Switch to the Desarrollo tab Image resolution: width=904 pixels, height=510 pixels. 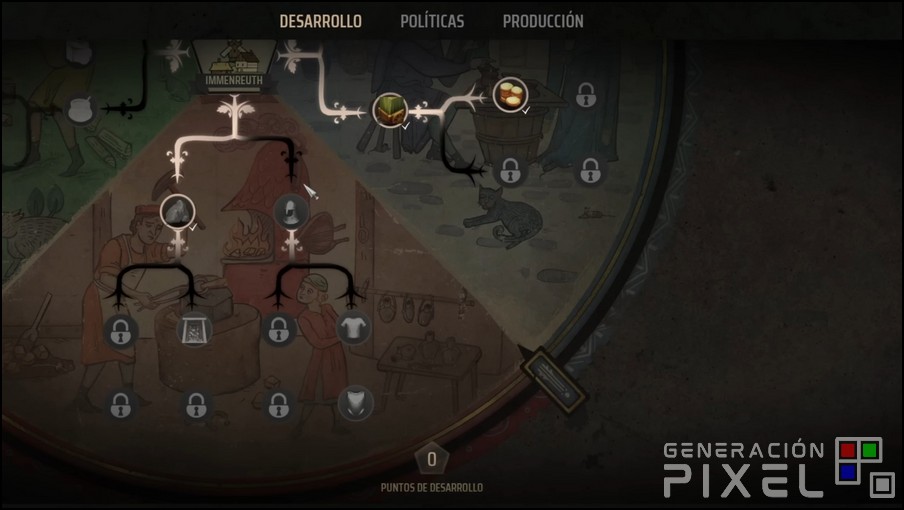320,21
